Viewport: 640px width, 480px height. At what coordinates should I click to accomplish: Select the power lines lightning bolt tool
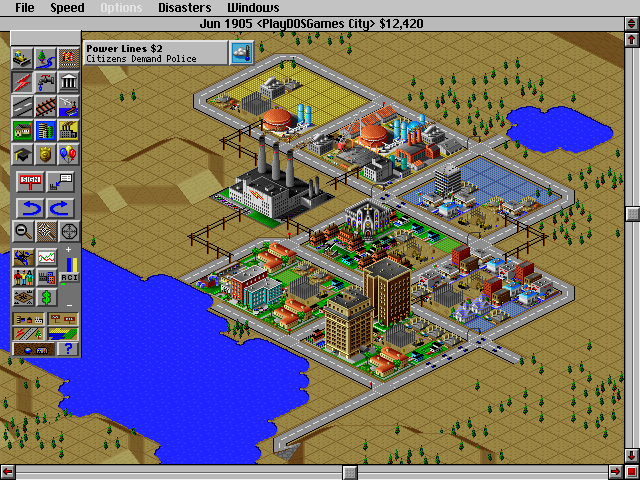point(22,83)
